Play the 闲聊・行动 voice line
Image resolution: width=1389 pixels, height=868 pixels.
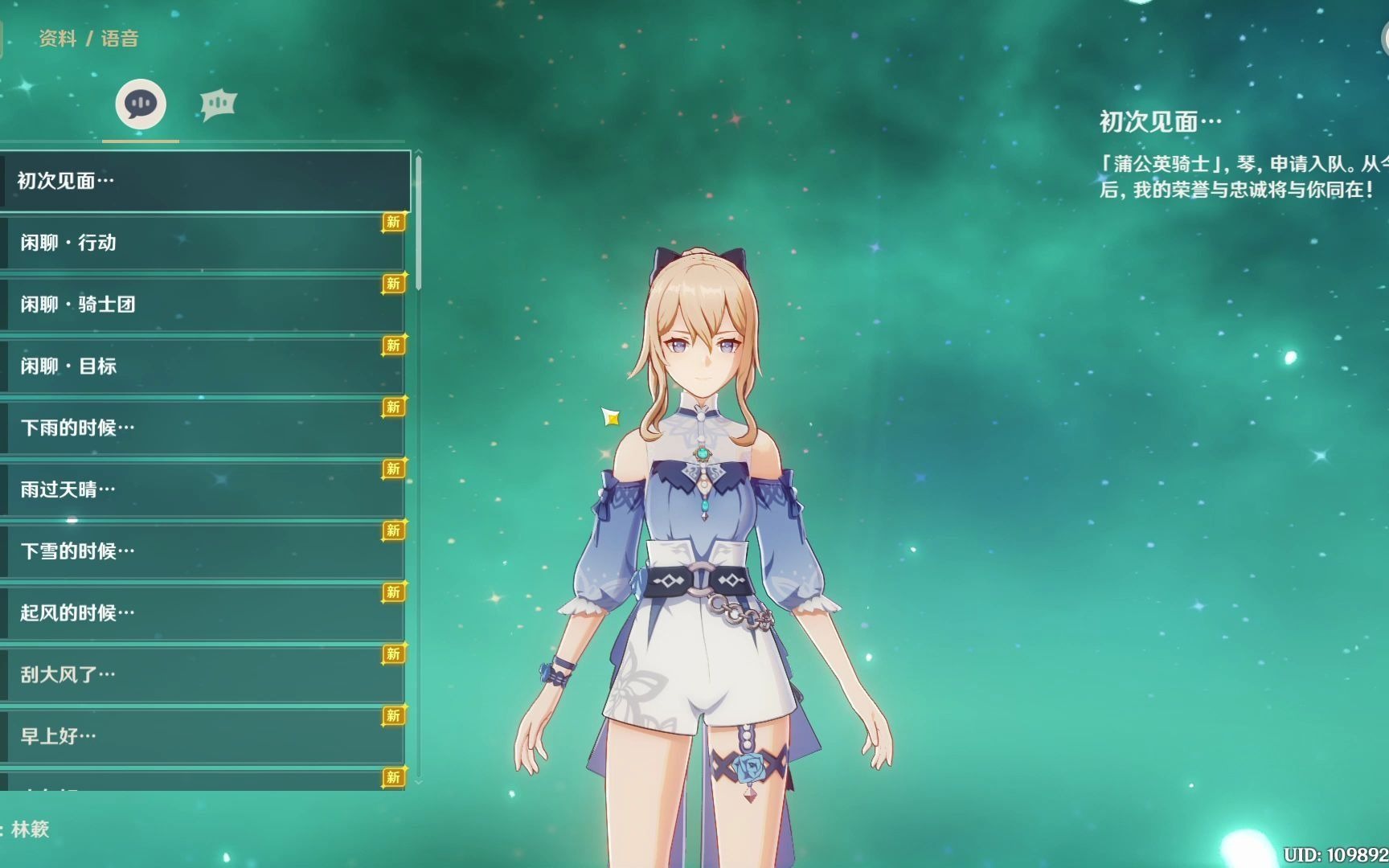point(205,243)
